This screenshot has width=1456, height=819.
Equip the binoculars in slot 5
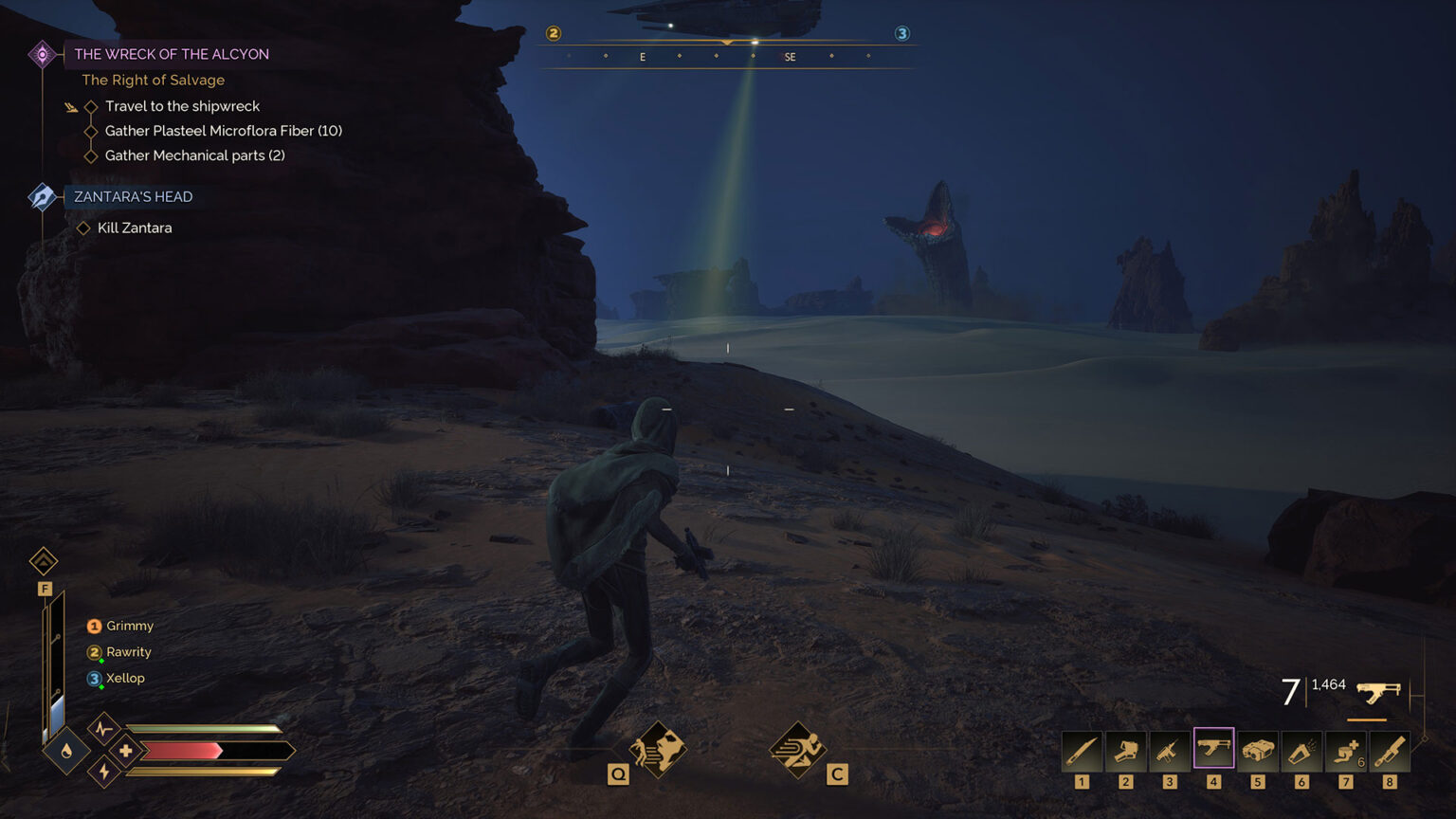pyautogui.click(x=1257, y=752)
